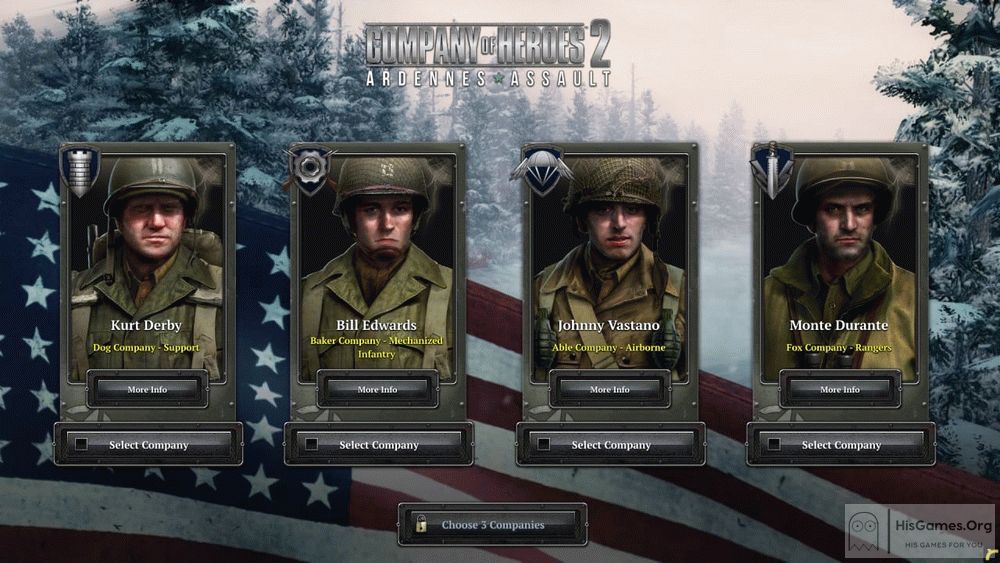
Task: Pick Fox Company Rangers via Select Company
Action: point(841,445)
